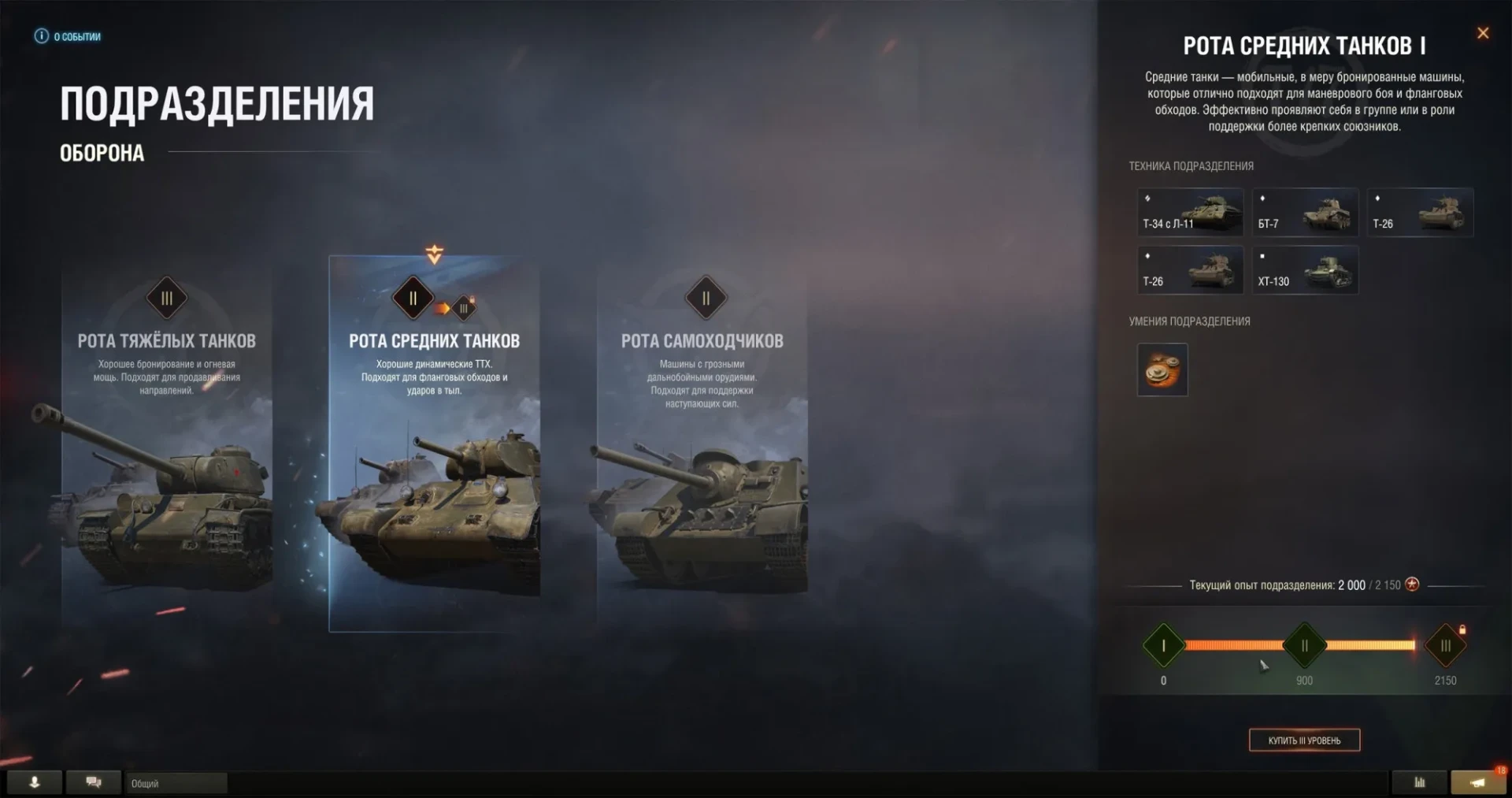Open the 'О событии' event info

tap(68, 36)
